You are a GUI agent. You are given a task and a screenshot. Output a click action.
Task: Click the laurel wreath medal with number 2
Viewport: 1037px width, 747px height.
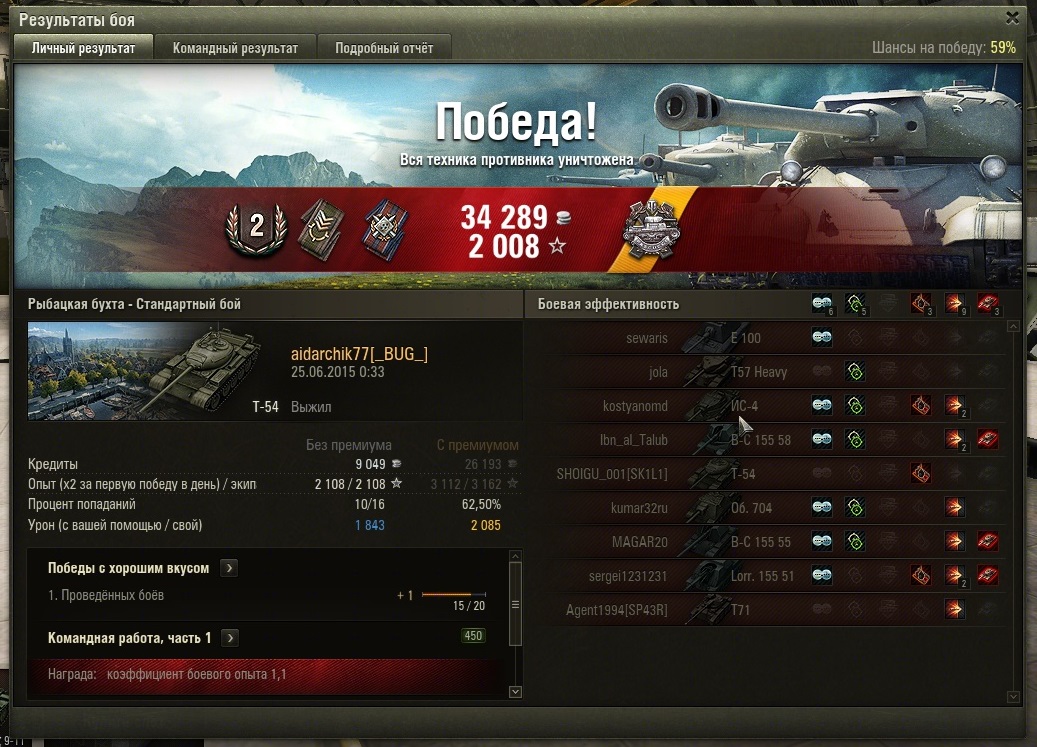pyautogui.click(x=256, y=229)
